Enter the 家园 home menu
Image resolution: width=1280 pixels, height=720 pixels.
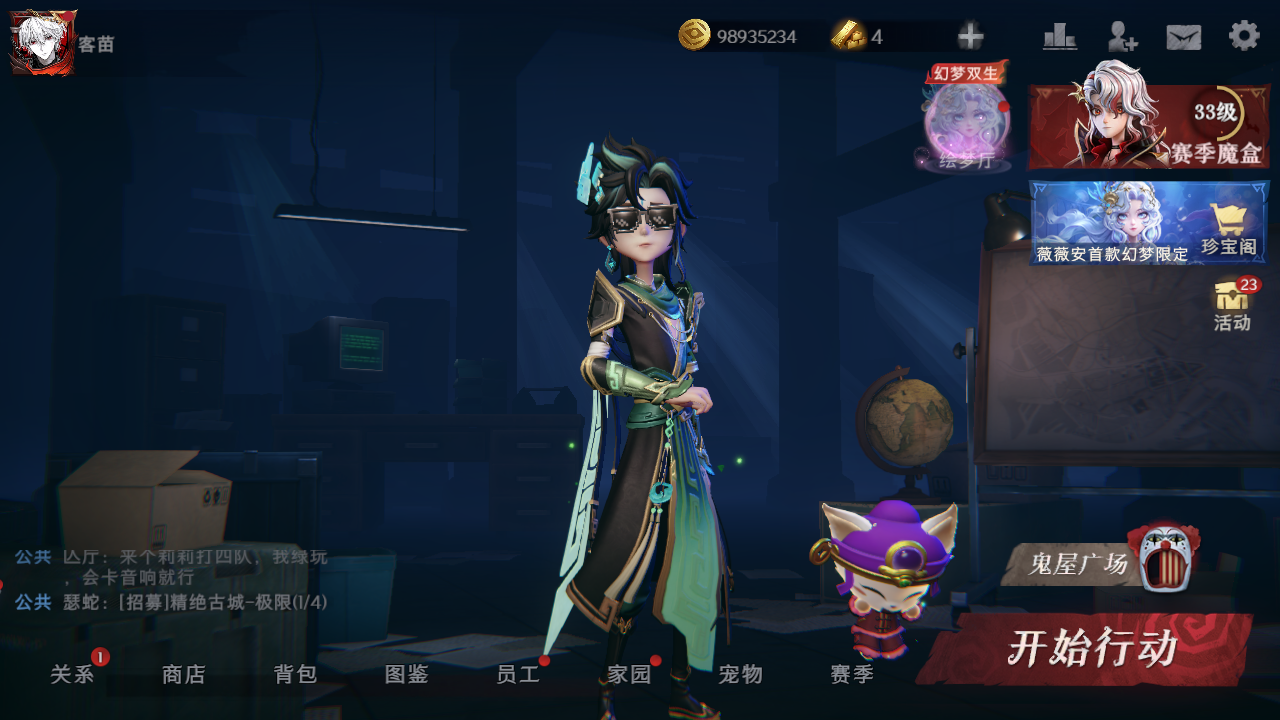click(630, 675)
